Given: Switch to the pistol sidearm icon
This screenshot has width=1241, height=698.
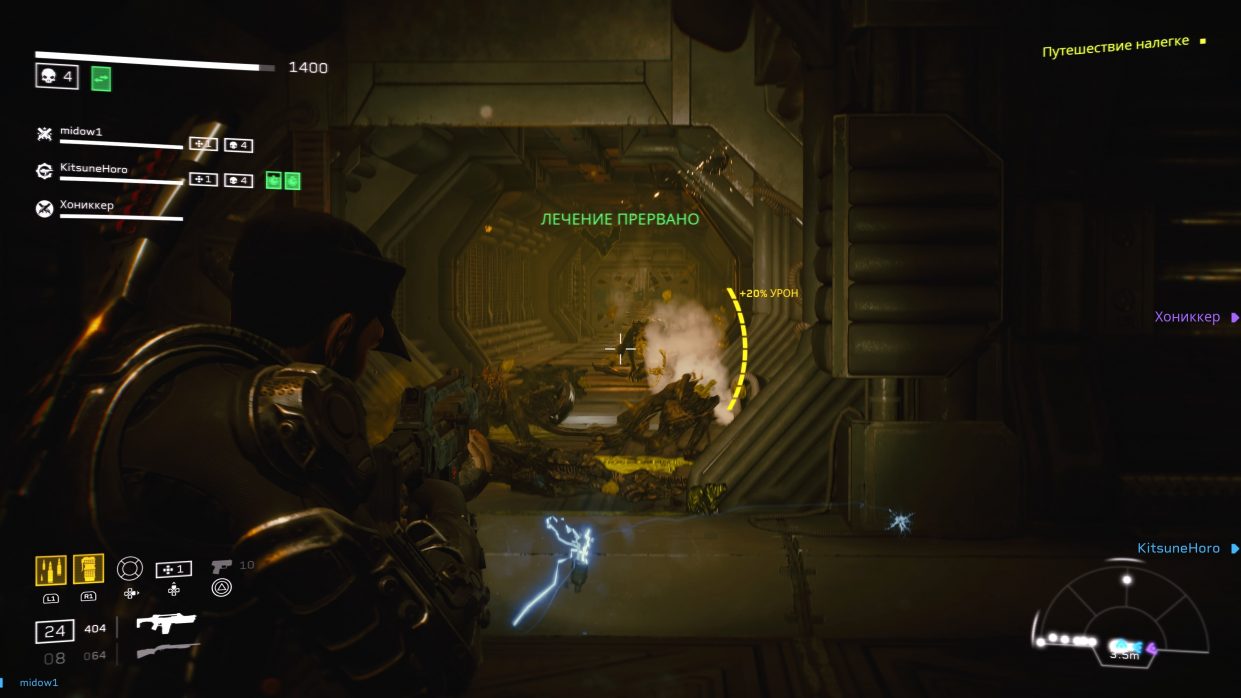Looking at the screenshot, I should coord(221,566).
